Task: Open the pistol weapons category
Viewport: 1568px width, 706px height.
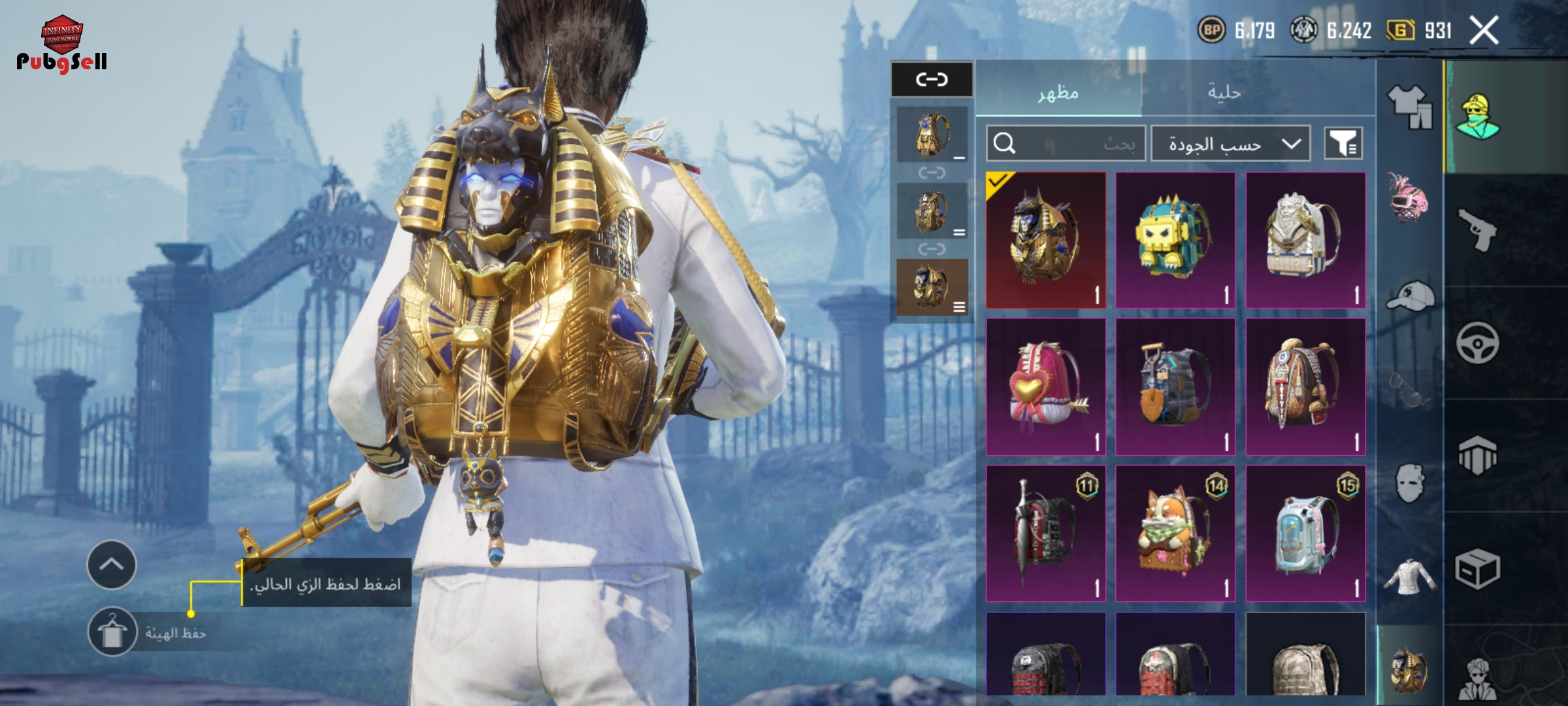Action: pos(1478,229)
